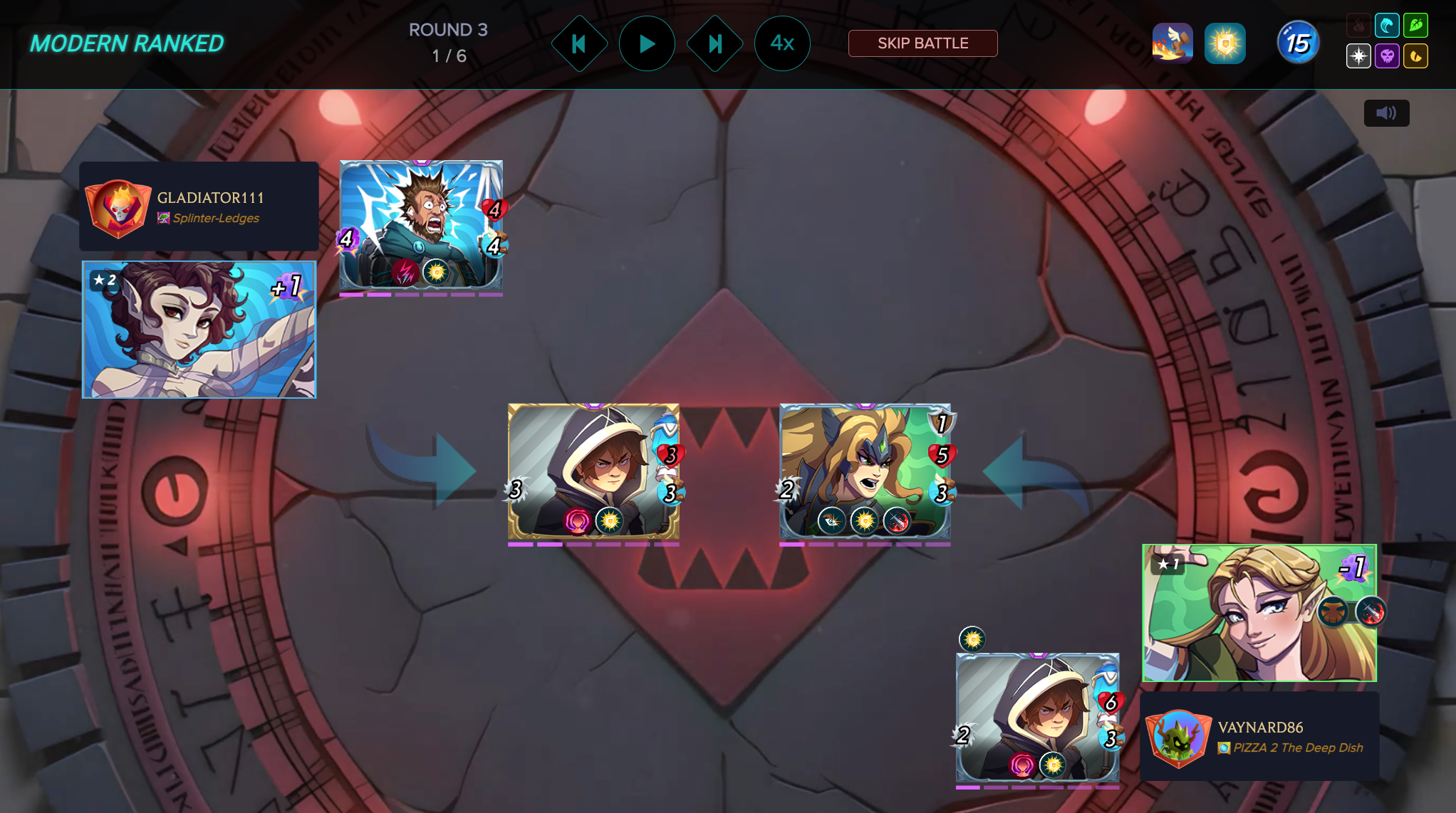Jump to the previous round
Image resolution: width=1456 pixels, height=813 pixels.
(x=579, y=44)
